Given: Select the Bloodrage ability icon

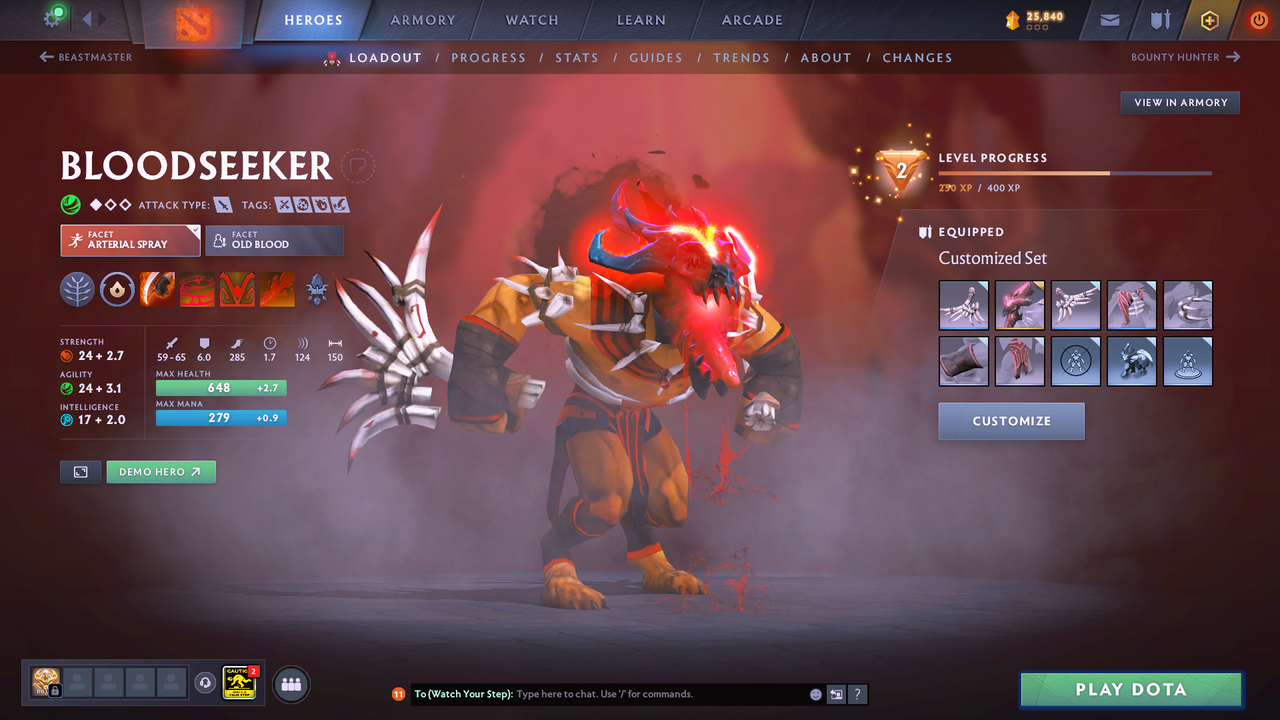Looking at the screenshot, I should click(157, 289).
